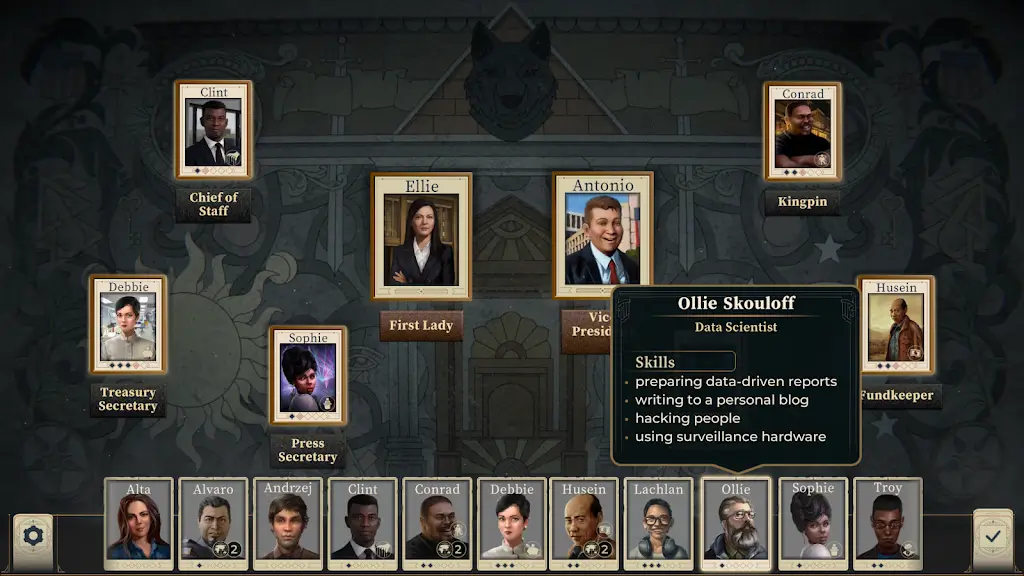Image resolution: width=1024 pixels, height=576 pixels.
Task: Click the Kingpin portrait slot
Action: click(x=802, y=133)
